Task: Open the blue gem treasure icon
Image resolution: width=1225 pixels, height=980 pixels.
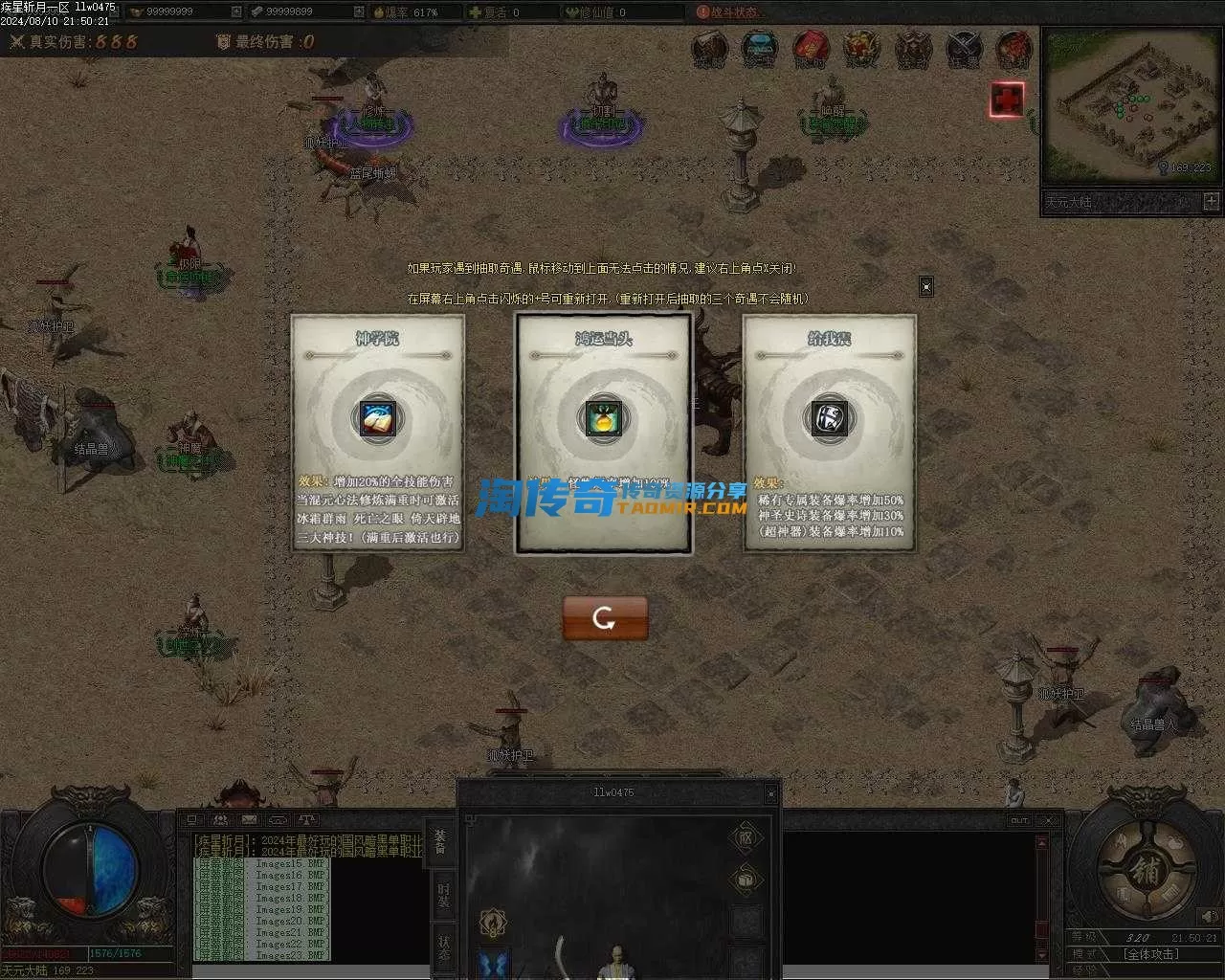Action: [759, 48]
